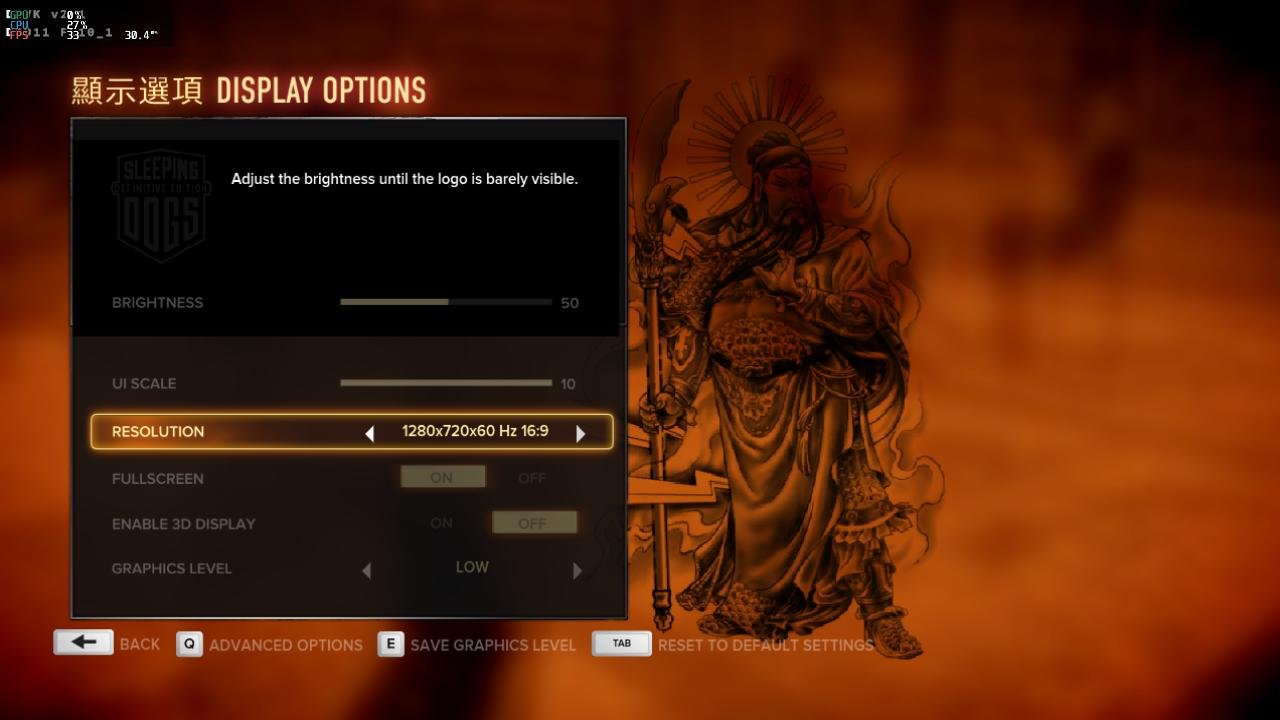Adjust the Brightness slider
Image resolution: width=1280 pixels, height=720 pixels.
(446, 302)
